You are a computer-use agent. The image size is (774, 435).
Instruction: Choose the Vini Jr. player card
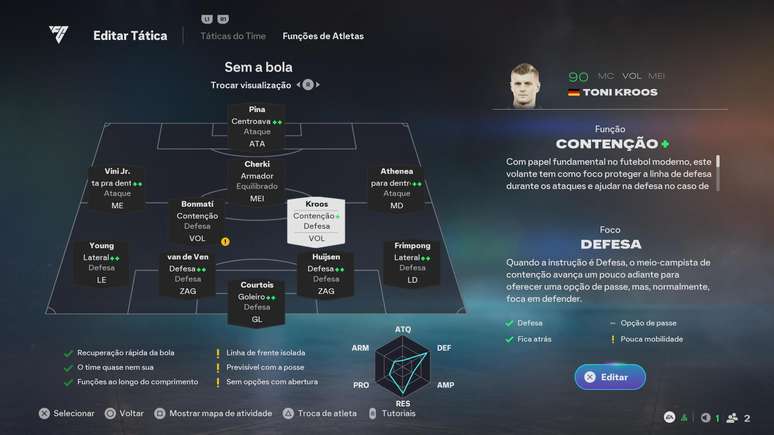coord(117,188)
